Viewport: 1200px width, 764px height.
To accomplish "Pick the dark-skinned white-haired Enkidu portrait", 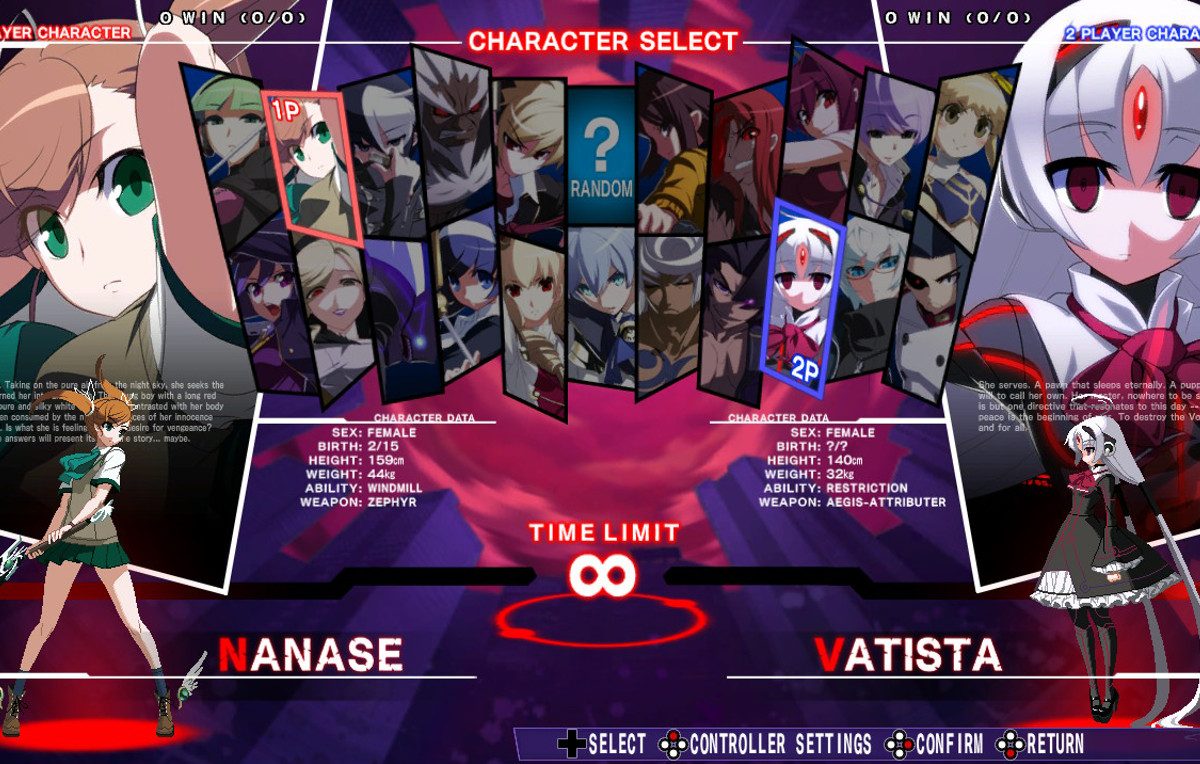I will (670, 310).
